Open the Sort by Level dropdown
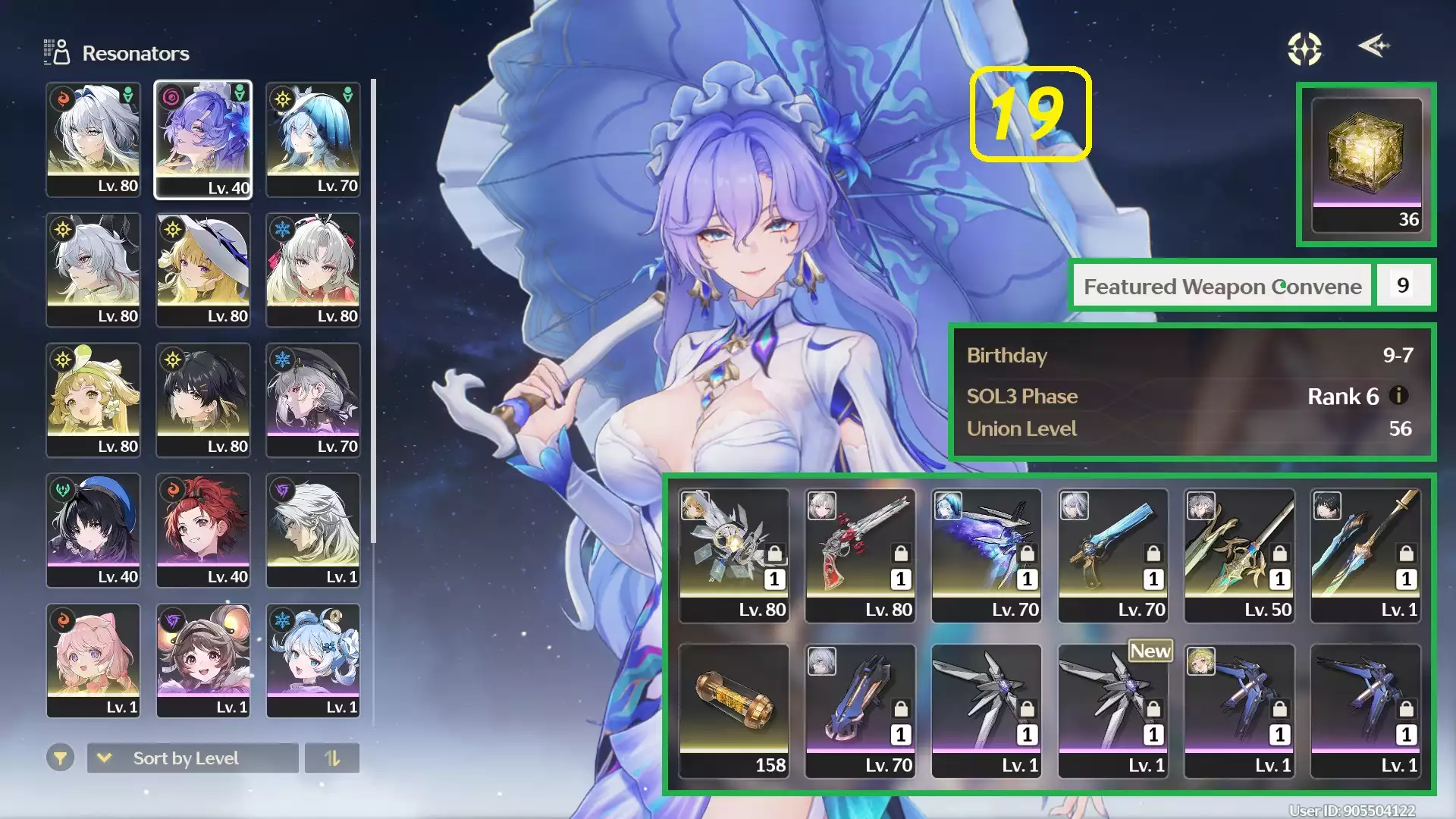This screenshot has height=819, width=1456. (x=192, y=758)
